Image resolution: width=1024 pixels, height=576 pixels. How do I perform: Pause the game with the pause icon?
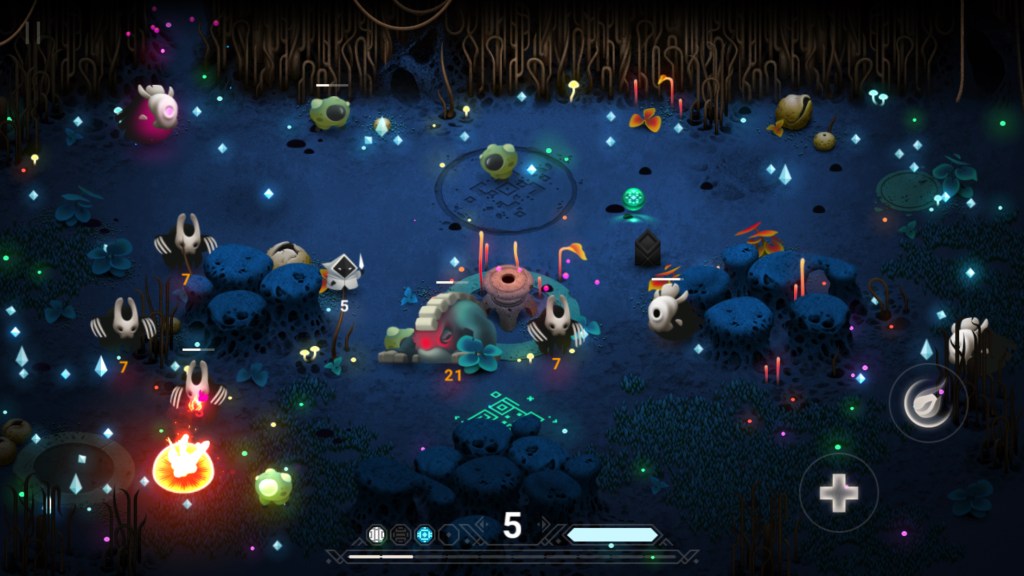point(33,33)
